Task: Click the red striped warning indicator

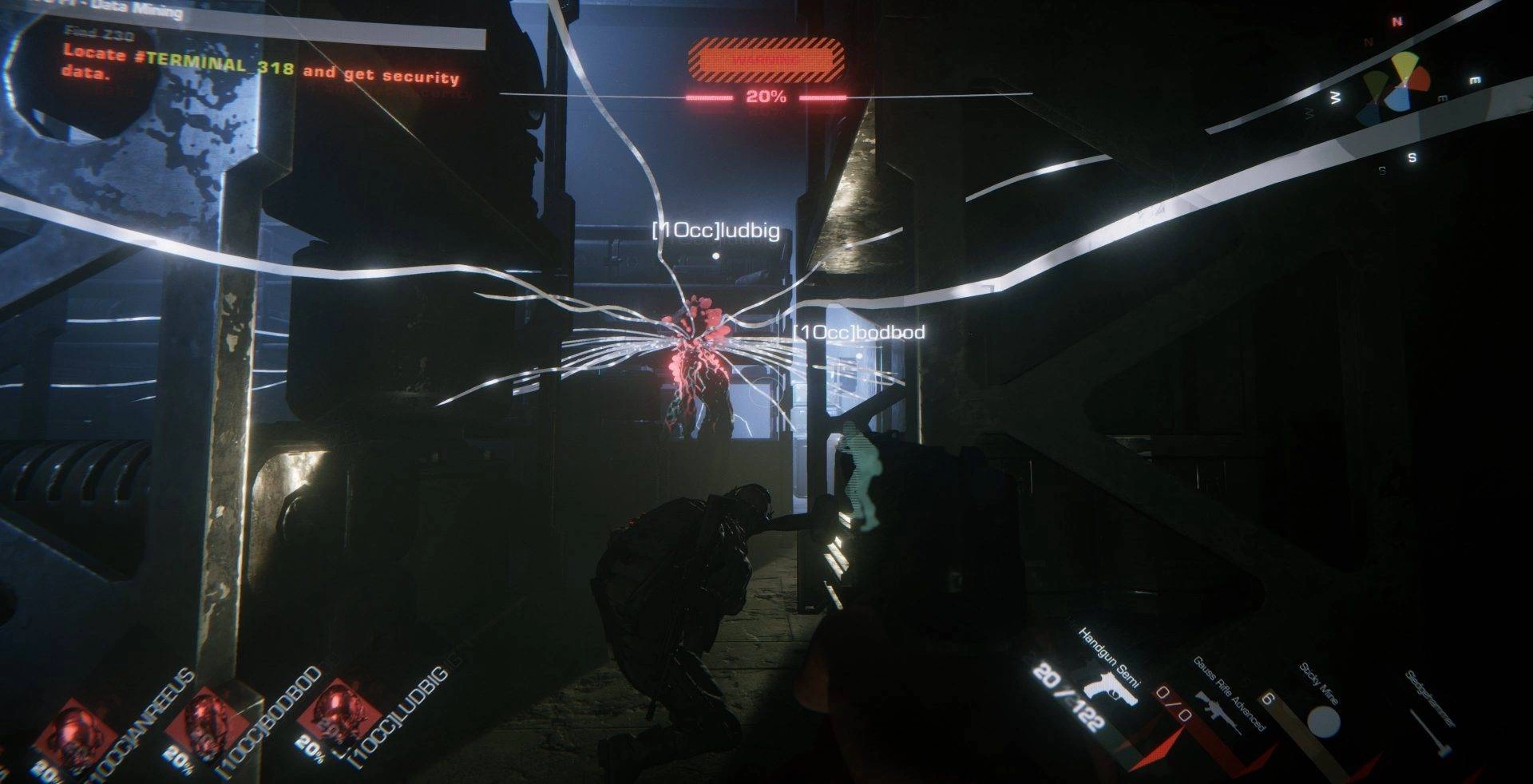Action: coord(766,60)
